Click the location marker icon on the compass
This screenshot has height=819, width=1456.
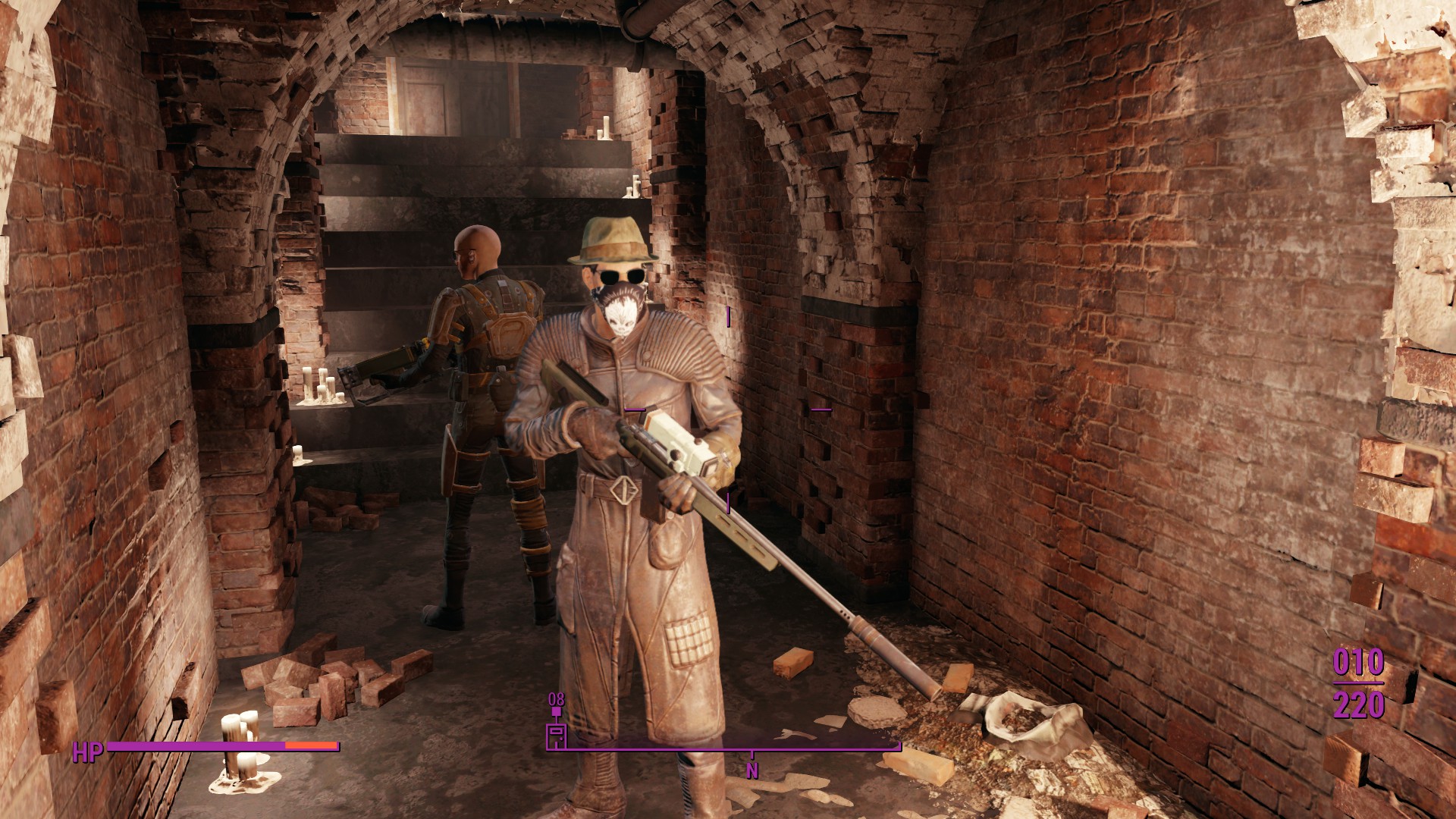coord(557,736)
